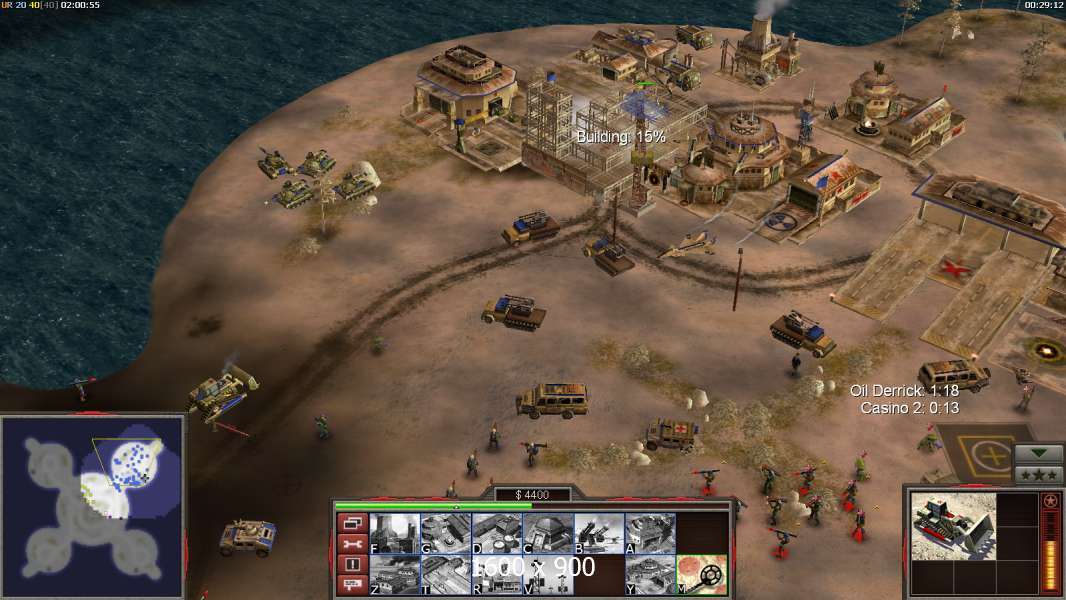Click the red wrench button

351,544
